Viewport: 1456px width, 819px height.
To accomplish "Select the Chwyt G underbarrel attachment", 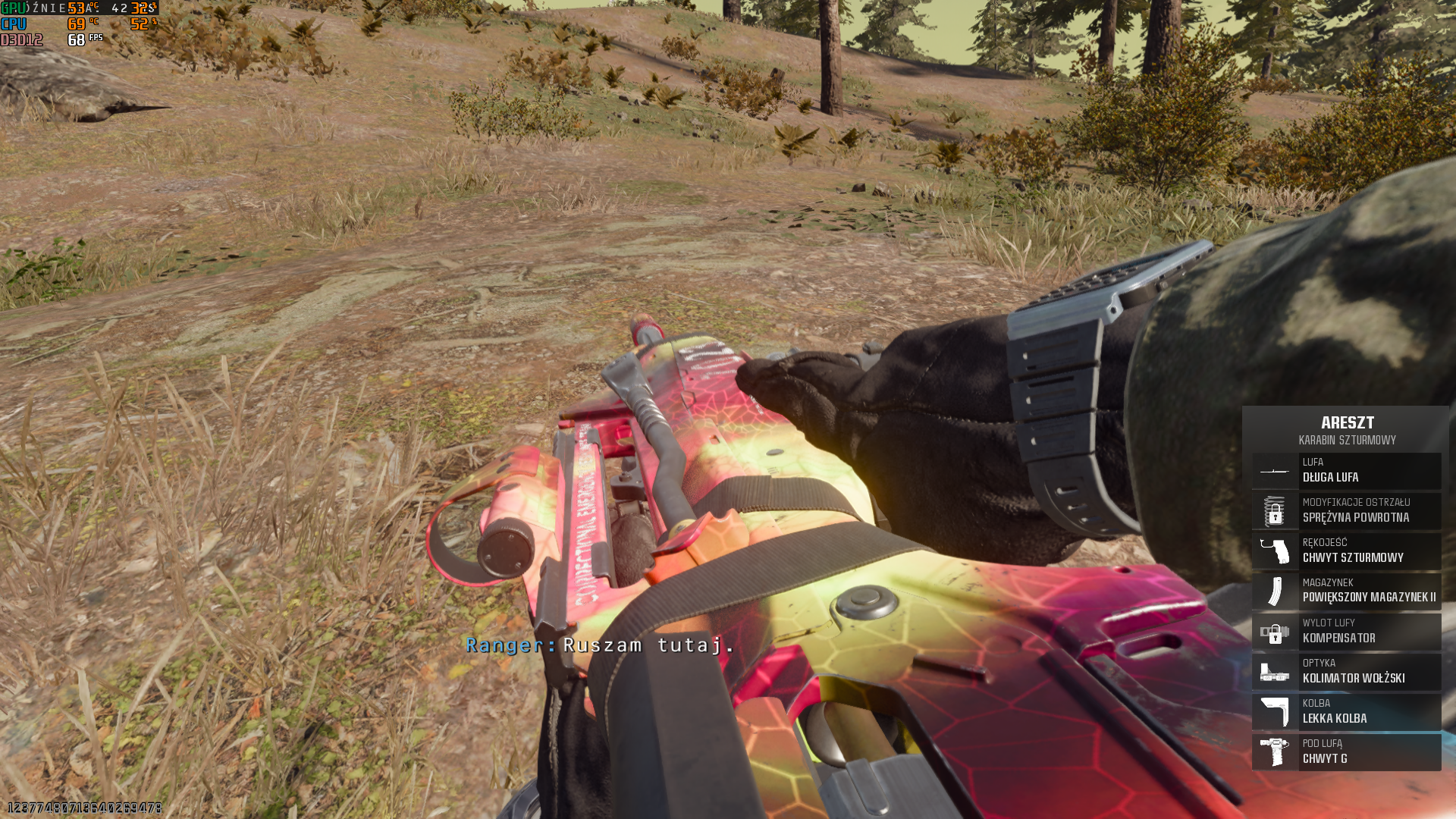I will 1346,752.
